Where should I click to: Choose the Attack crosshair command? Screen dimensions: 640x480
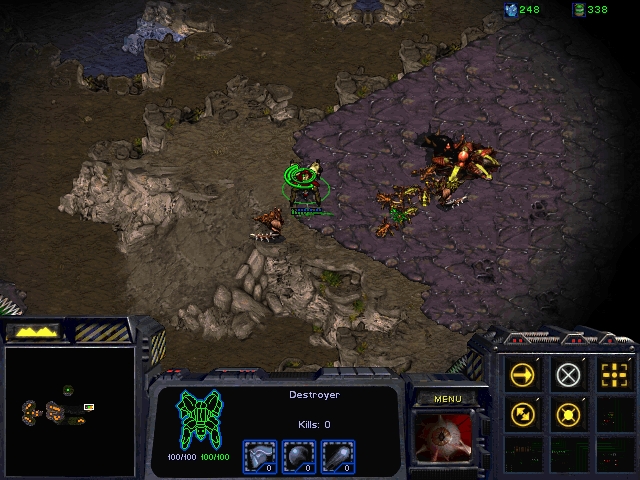[613, 375]
